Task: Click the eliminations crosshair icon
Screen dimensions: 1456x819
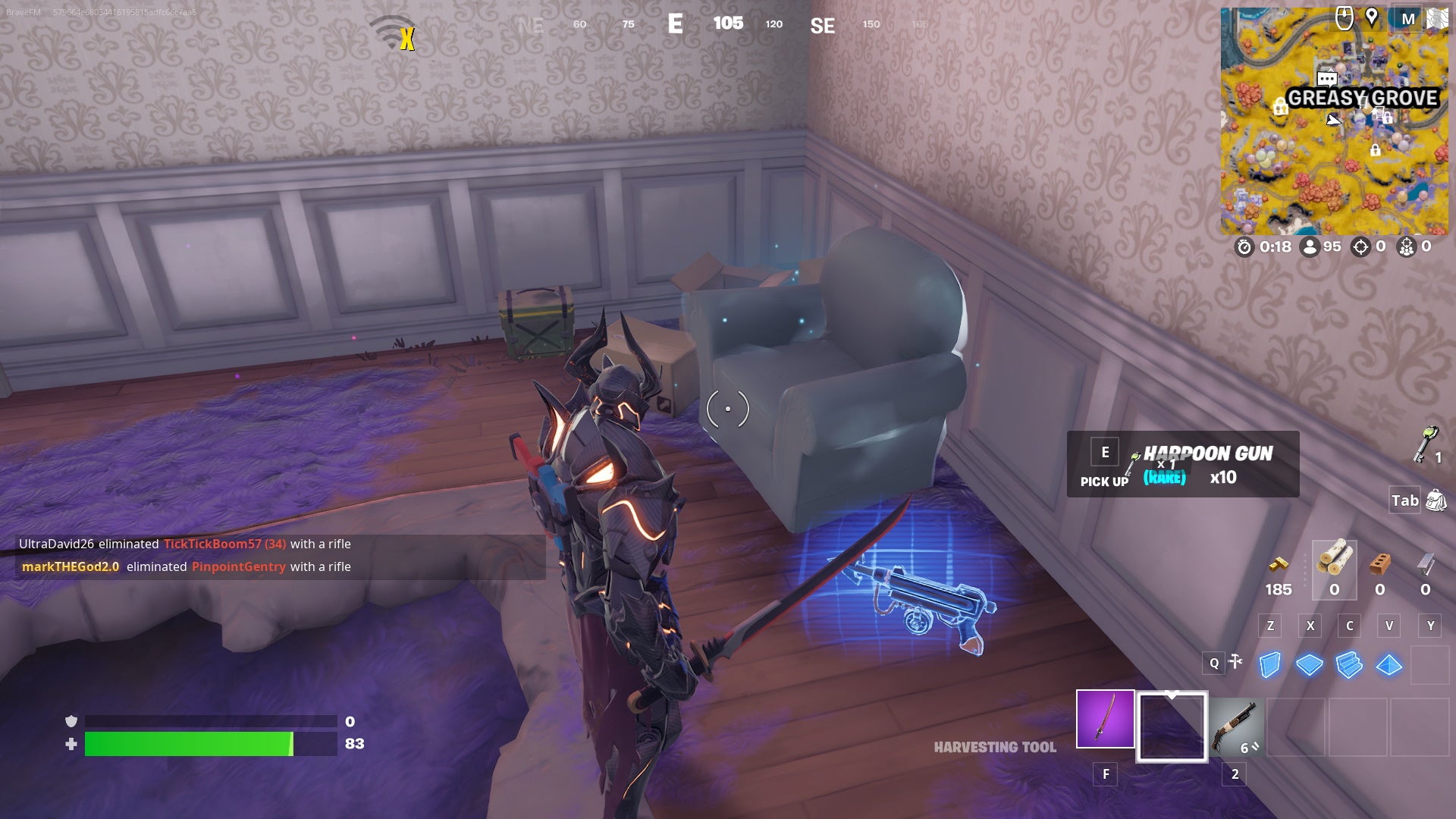Action: coord(1360,246)
